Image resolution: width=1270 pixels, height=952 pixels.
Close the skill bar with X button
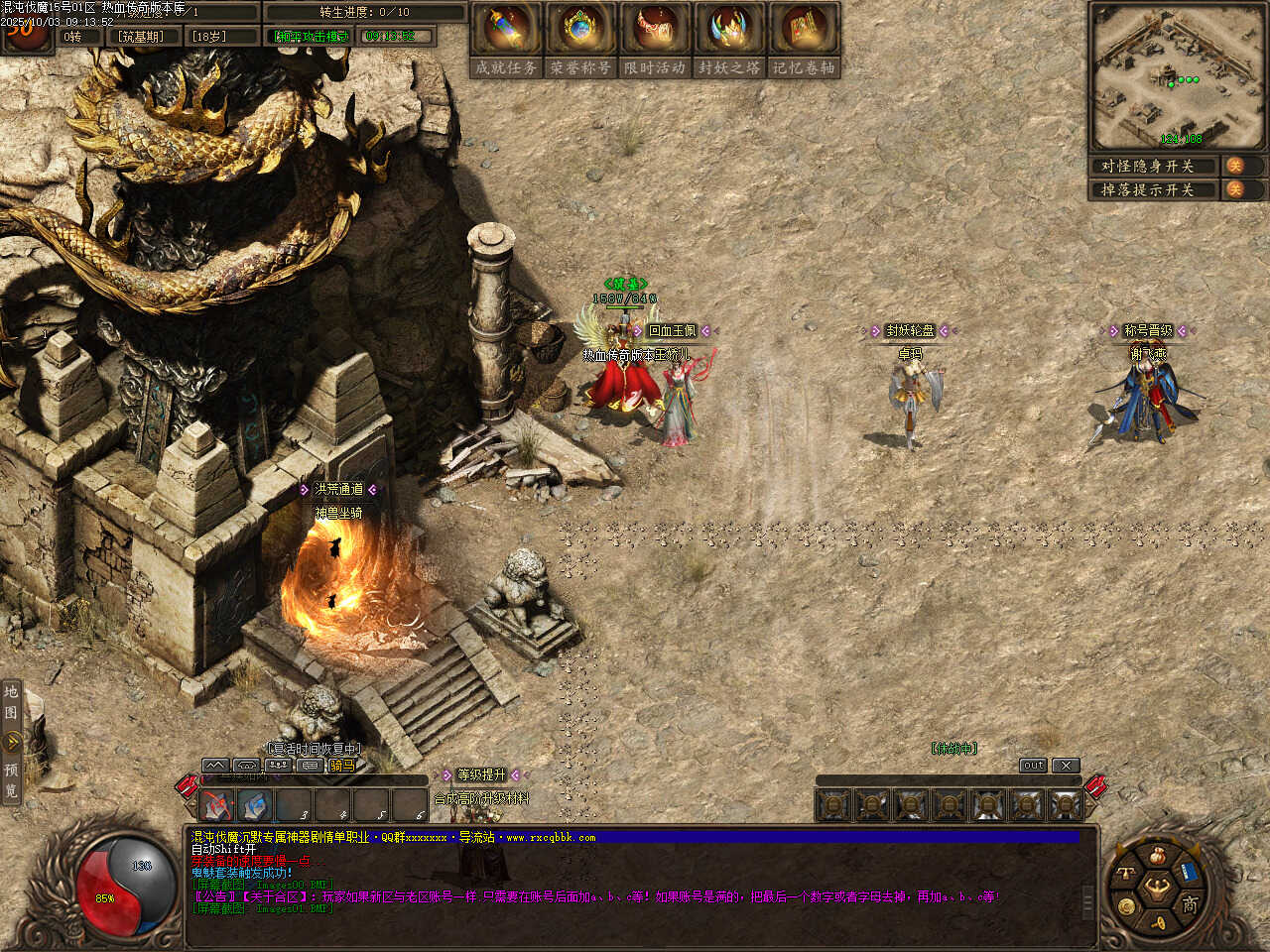pyautogui.click(x=1065, y=766)
